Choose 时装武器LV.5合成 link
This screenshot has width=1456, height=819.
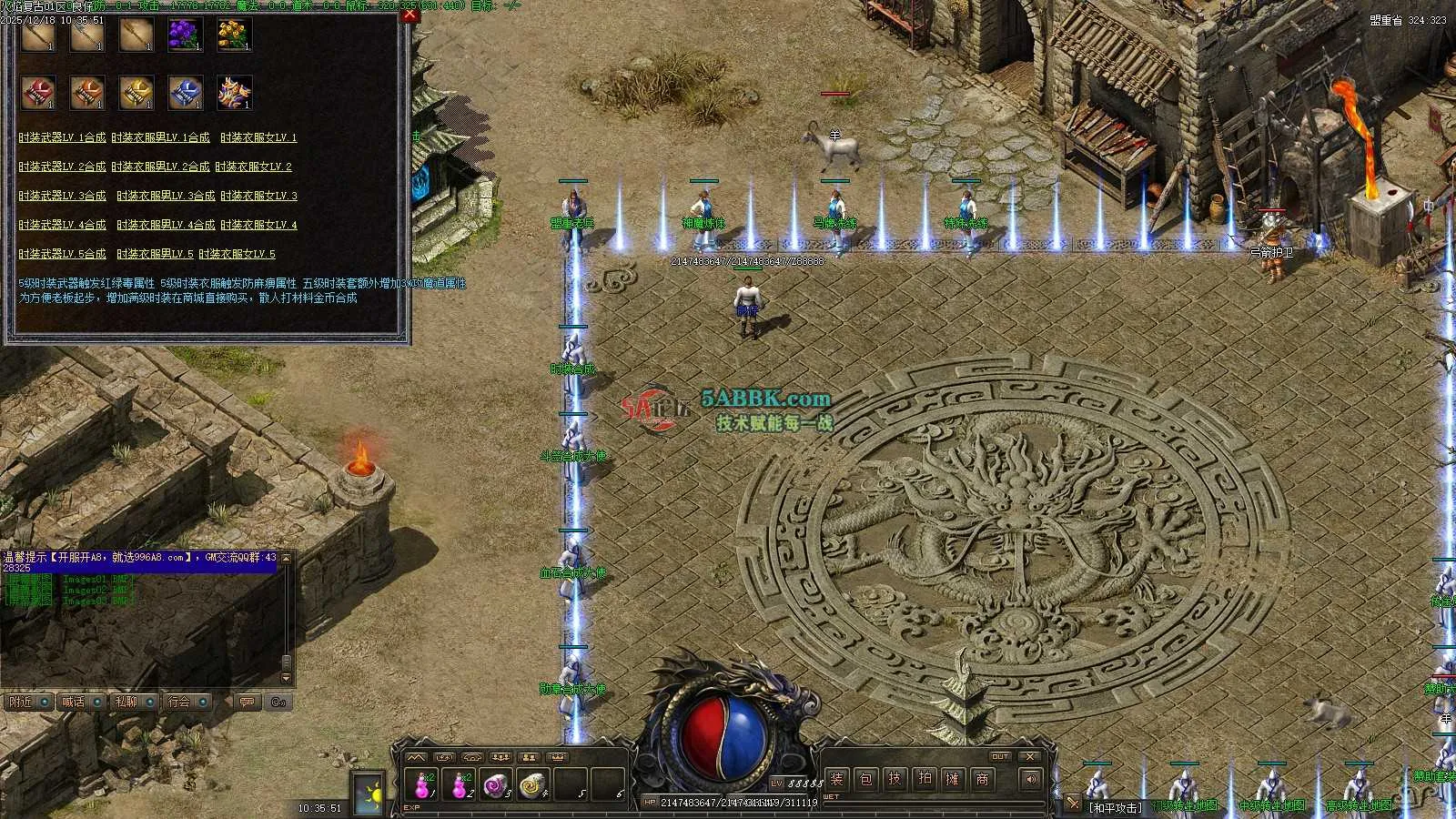click(x=62, y=254)
